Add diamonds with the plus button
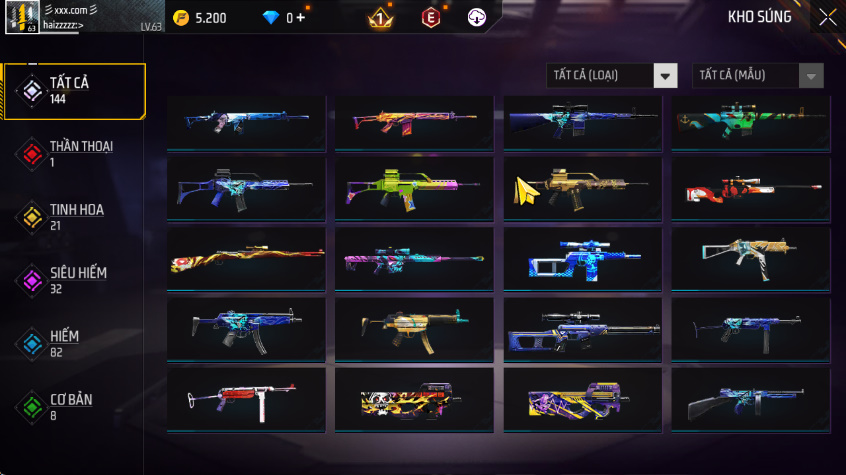Viewport: 846px width, 475px height. [x=300, y=18]
